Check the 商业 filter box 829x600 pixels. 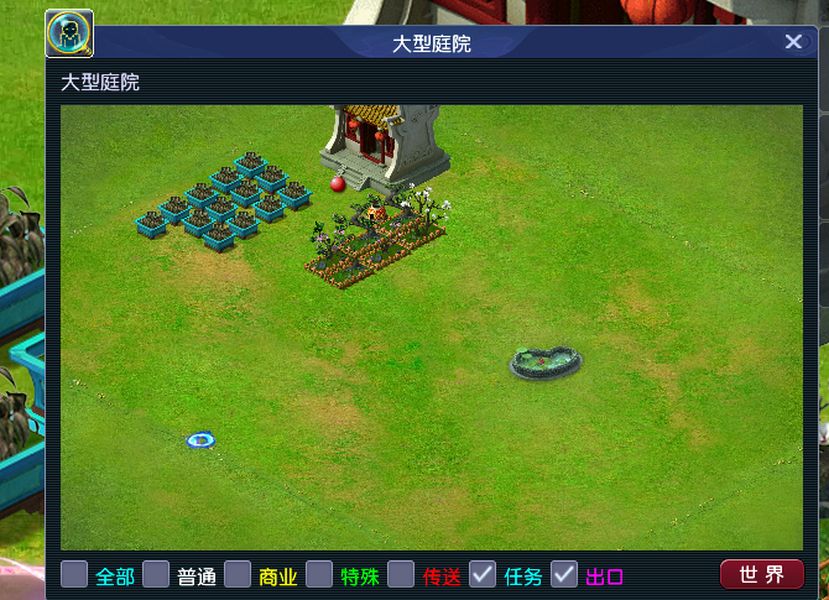pyautogui.click(x=238, y=574)
